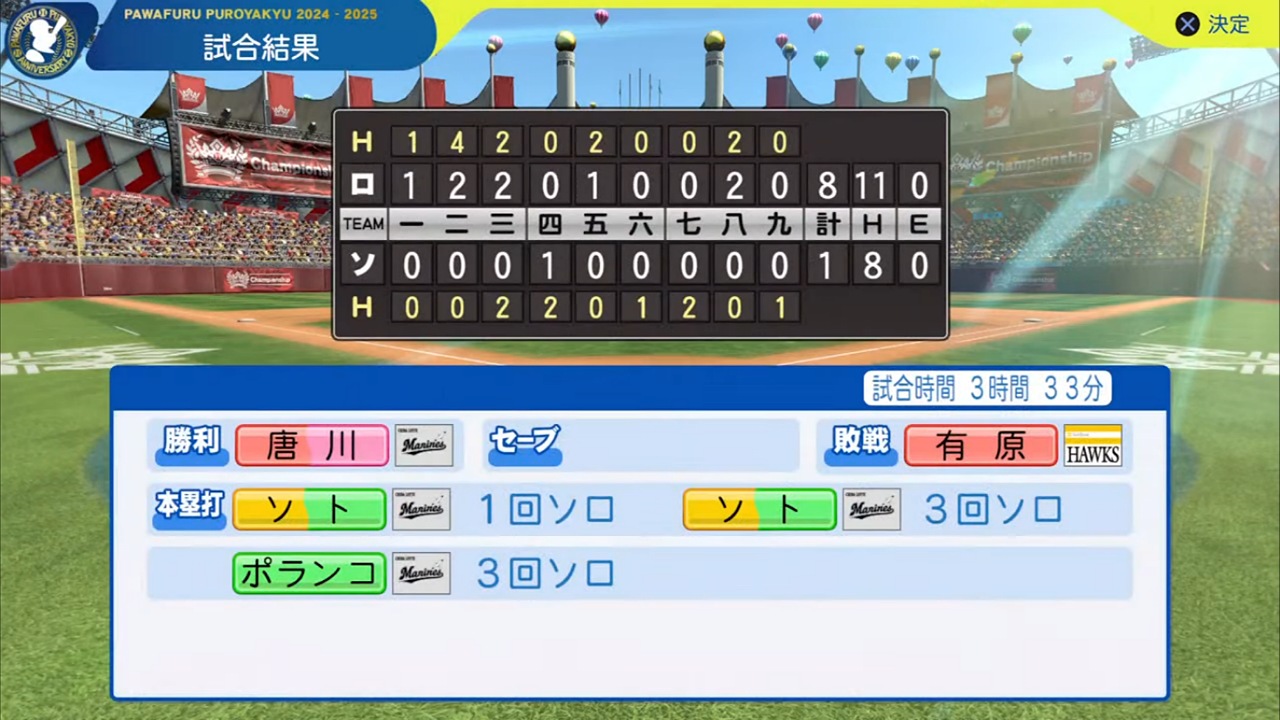Click the first ソト home run name plate
The image size is (1280, 720).
coord(309,509)
